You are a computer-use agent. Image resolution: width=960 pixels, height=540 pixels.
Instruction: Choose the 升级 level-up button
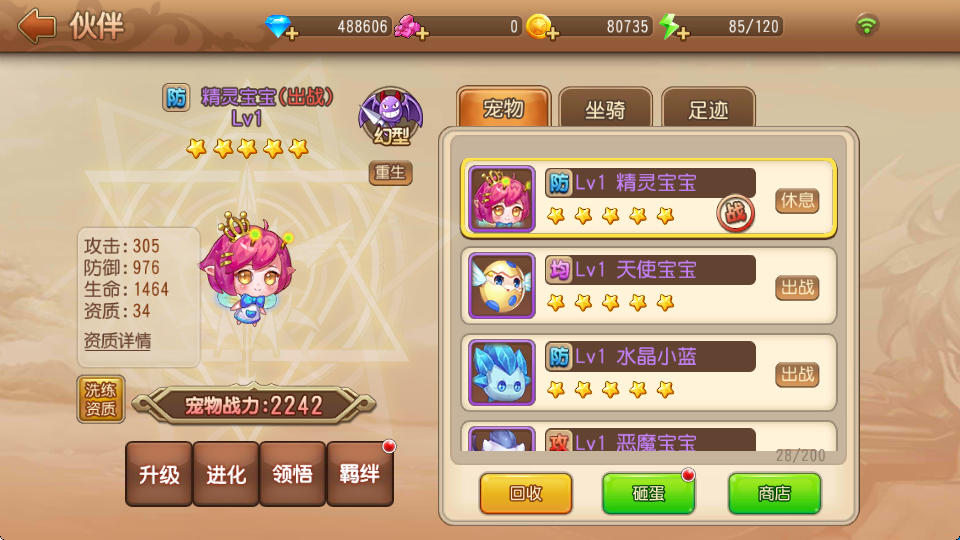(159, 473)
